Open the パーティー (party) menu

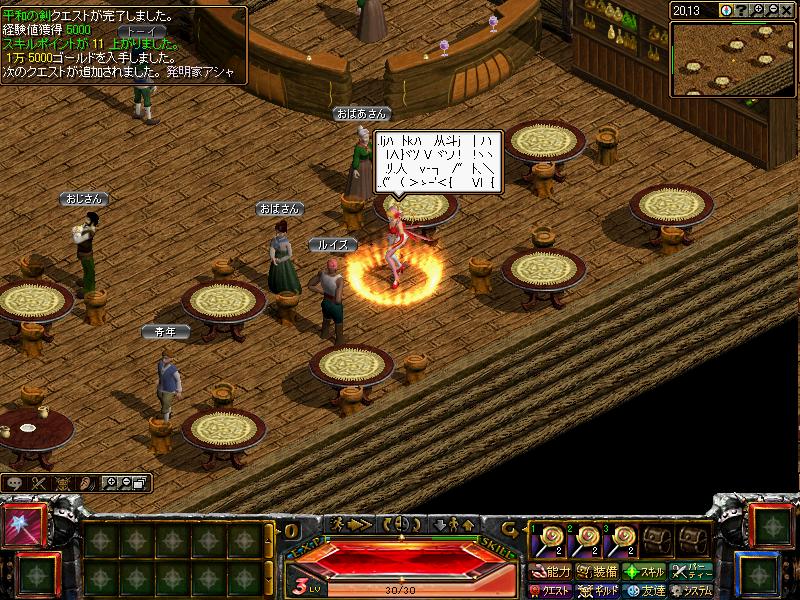tap(691, 572)
